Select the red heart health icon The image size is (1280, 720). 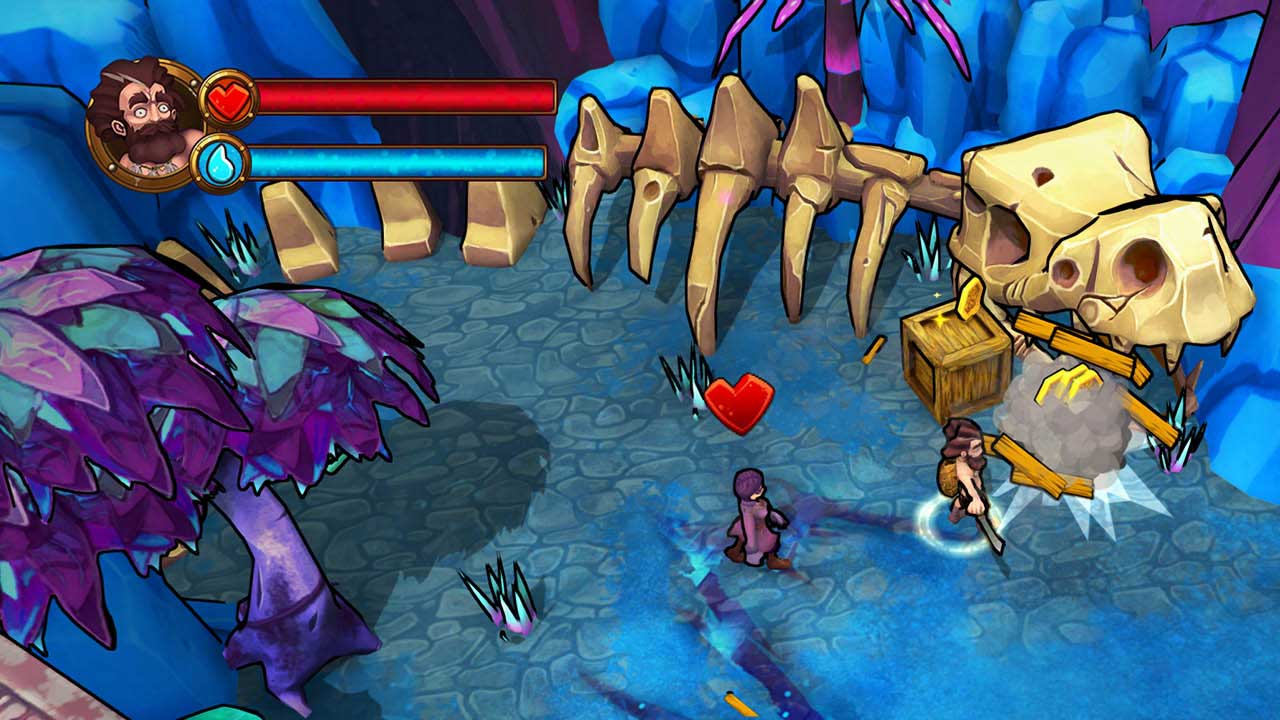[229, 98]
